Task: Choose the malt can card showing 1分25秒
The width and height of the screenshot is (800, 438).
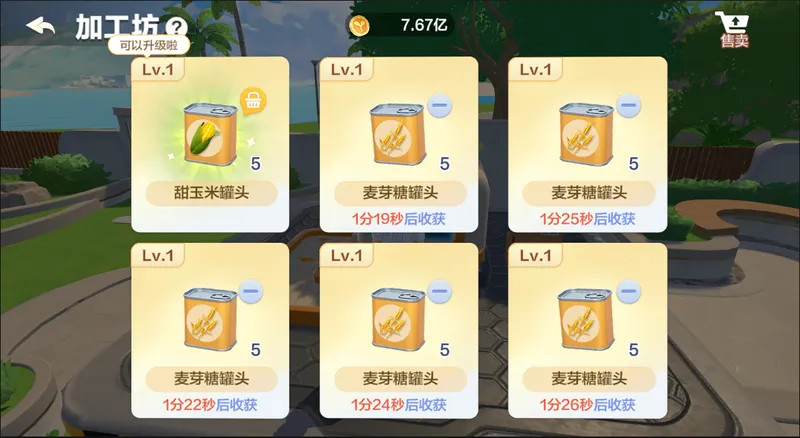Action: pos(587,140)
